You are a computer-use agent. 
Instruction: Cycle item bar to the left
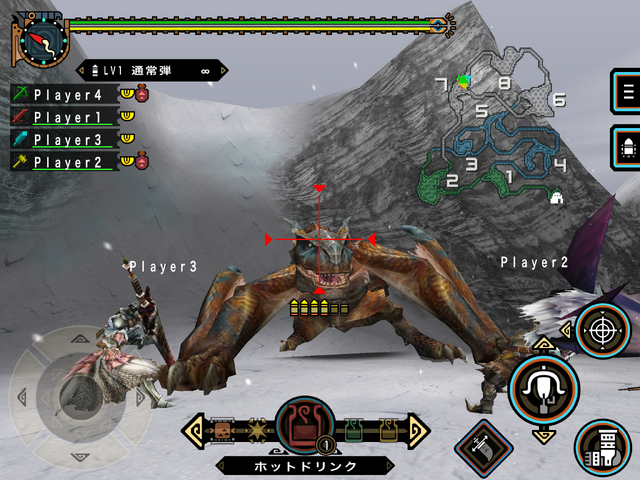[x=193, y=430]
